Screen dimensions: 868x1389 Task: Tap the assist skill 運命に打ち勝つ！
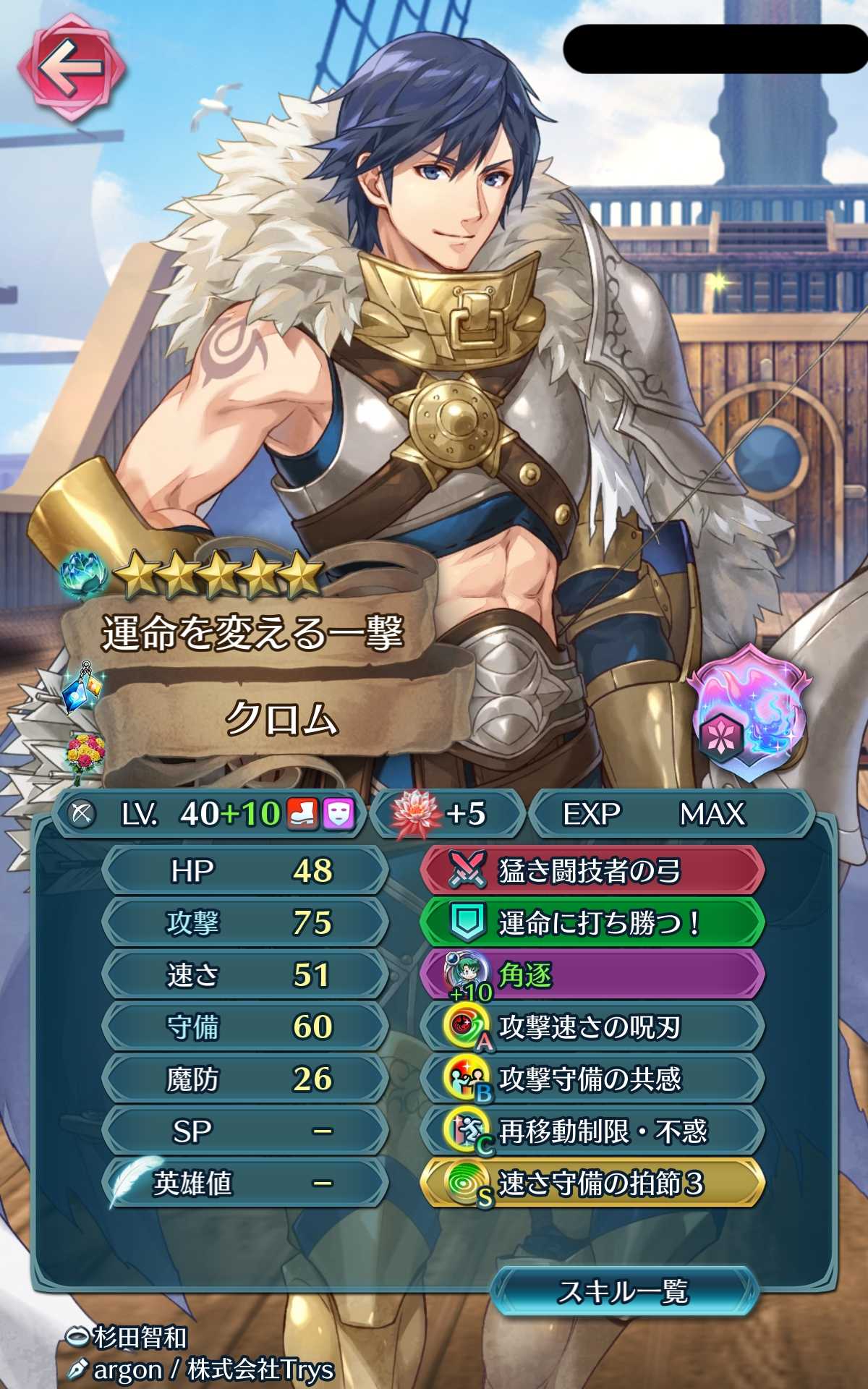592,923
